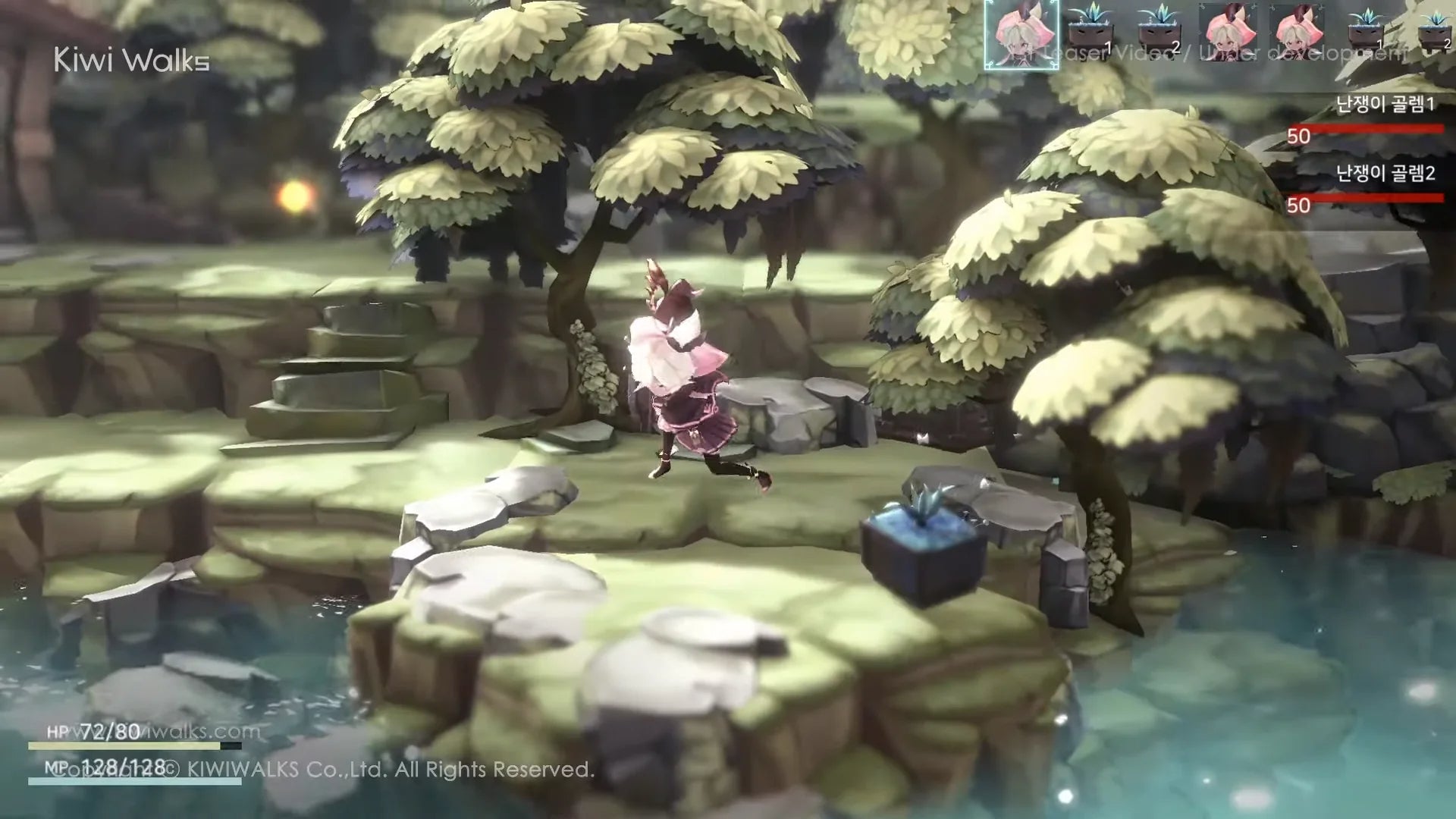This screenshot has height=819, width=1456.
Task: Click the 50 HP value under 골렘1
Action: (1299, 136)
